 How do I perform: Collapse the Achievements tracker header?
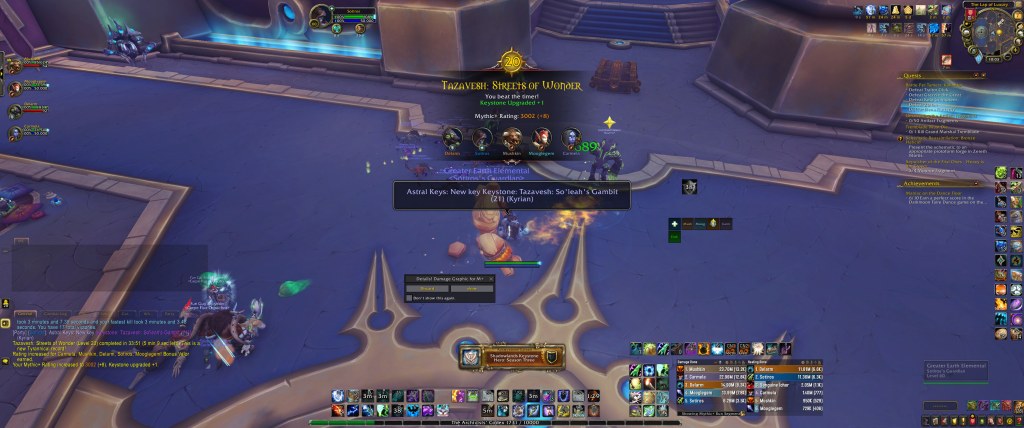point(920,184)
